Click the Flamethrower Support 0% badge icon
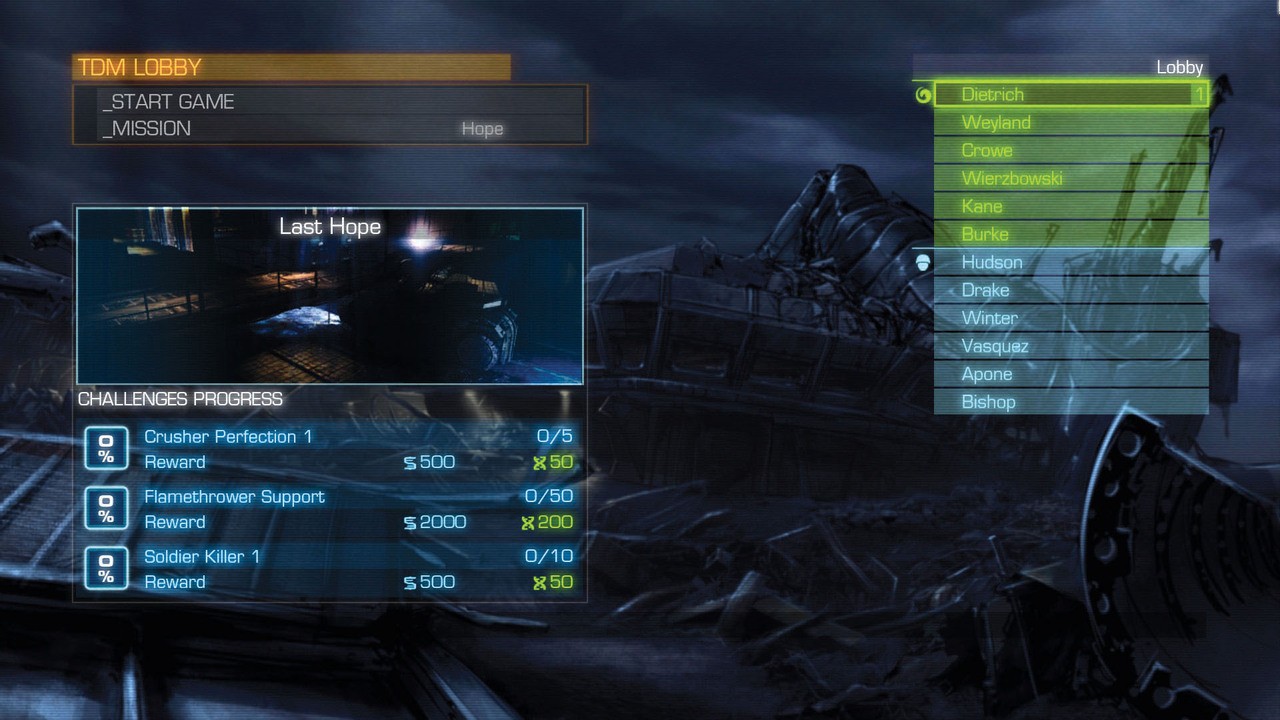1280x720 pixels. click(x=106, y=508)
